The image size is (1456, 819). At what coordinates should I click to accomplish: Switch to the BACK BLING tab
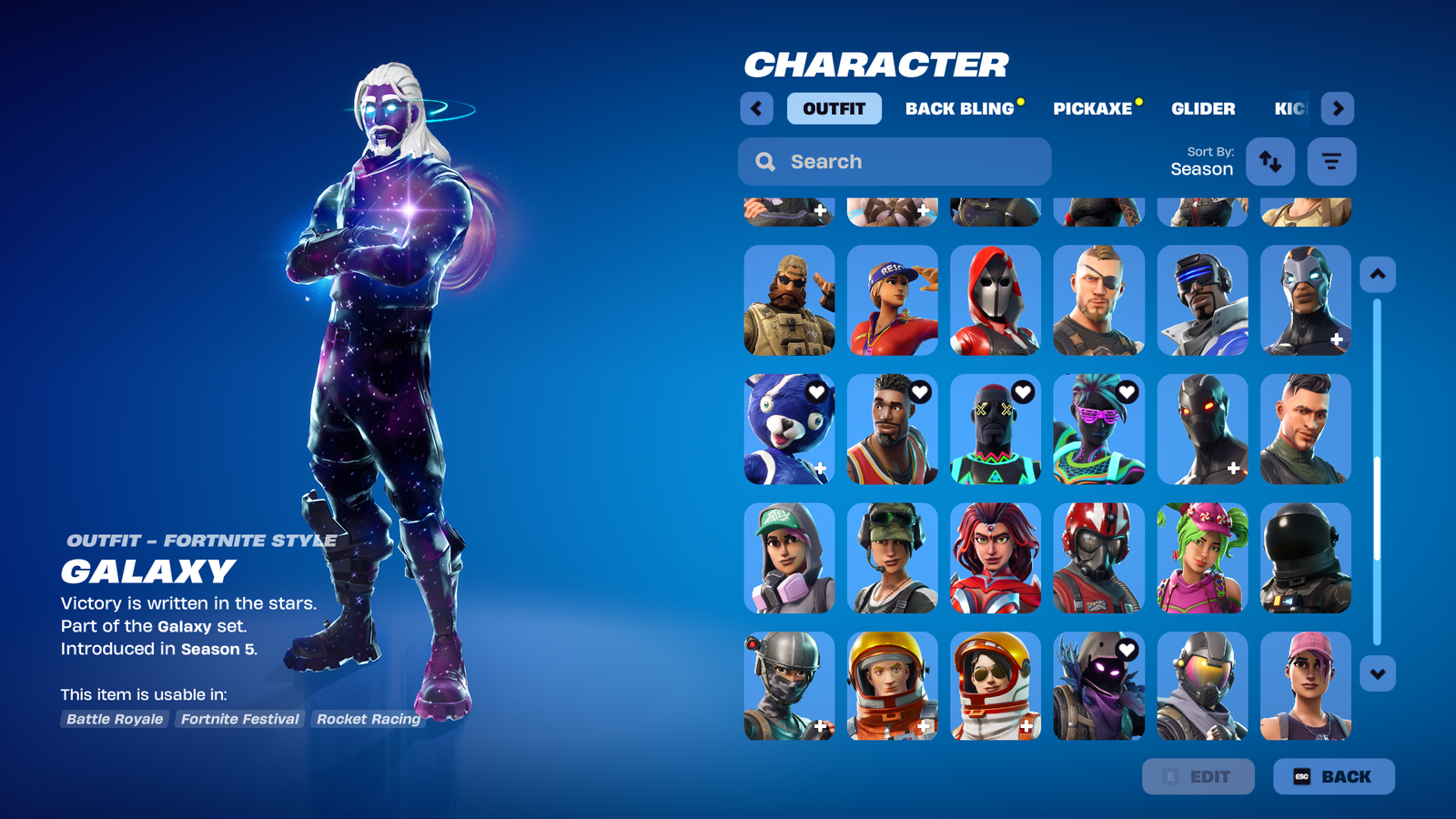[958, 108]
